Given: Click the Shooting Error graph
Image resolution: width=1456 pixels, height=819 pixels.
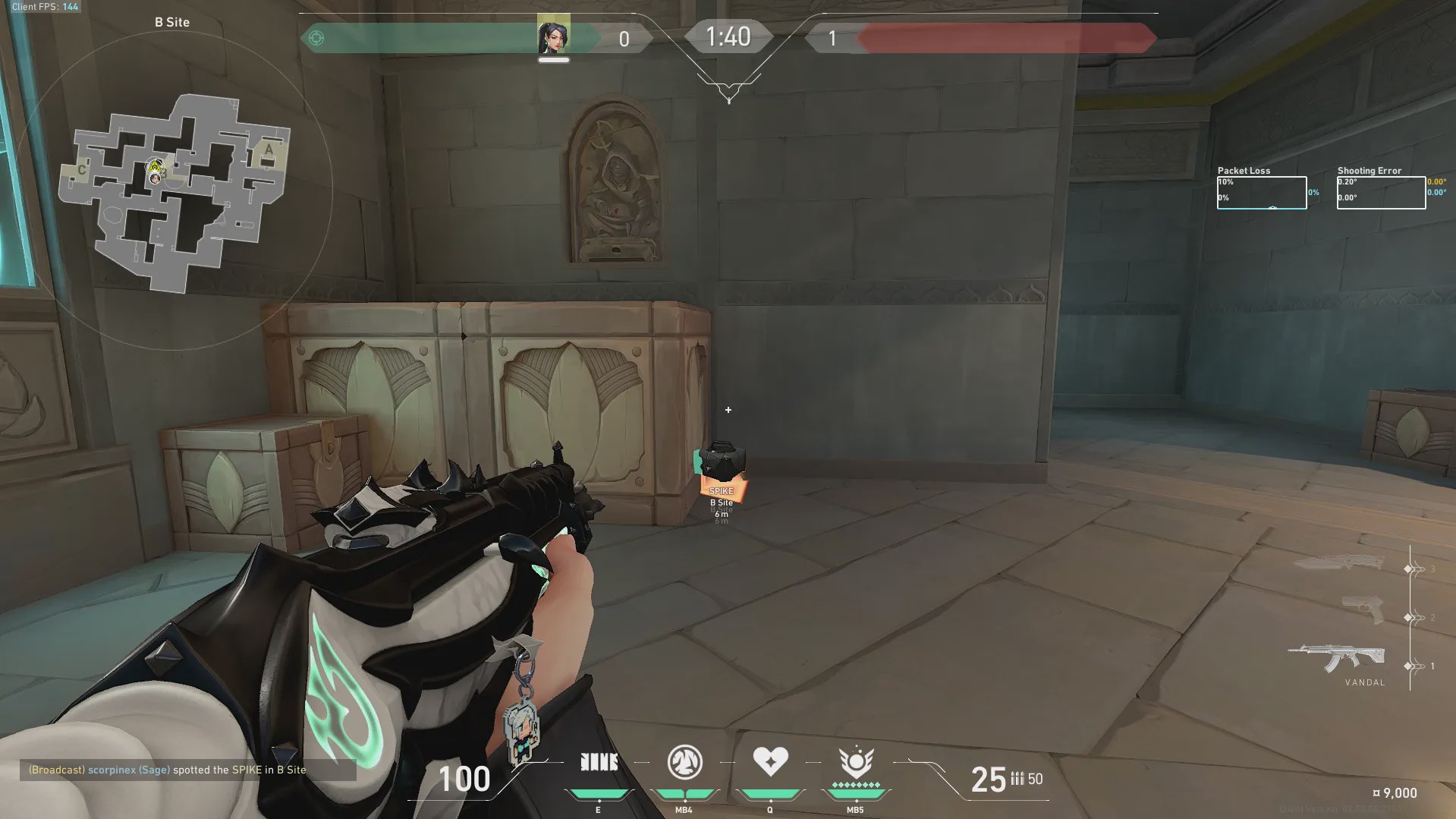Looking at the screenshot, I should pyautogui.click(x=1381, y=192).
